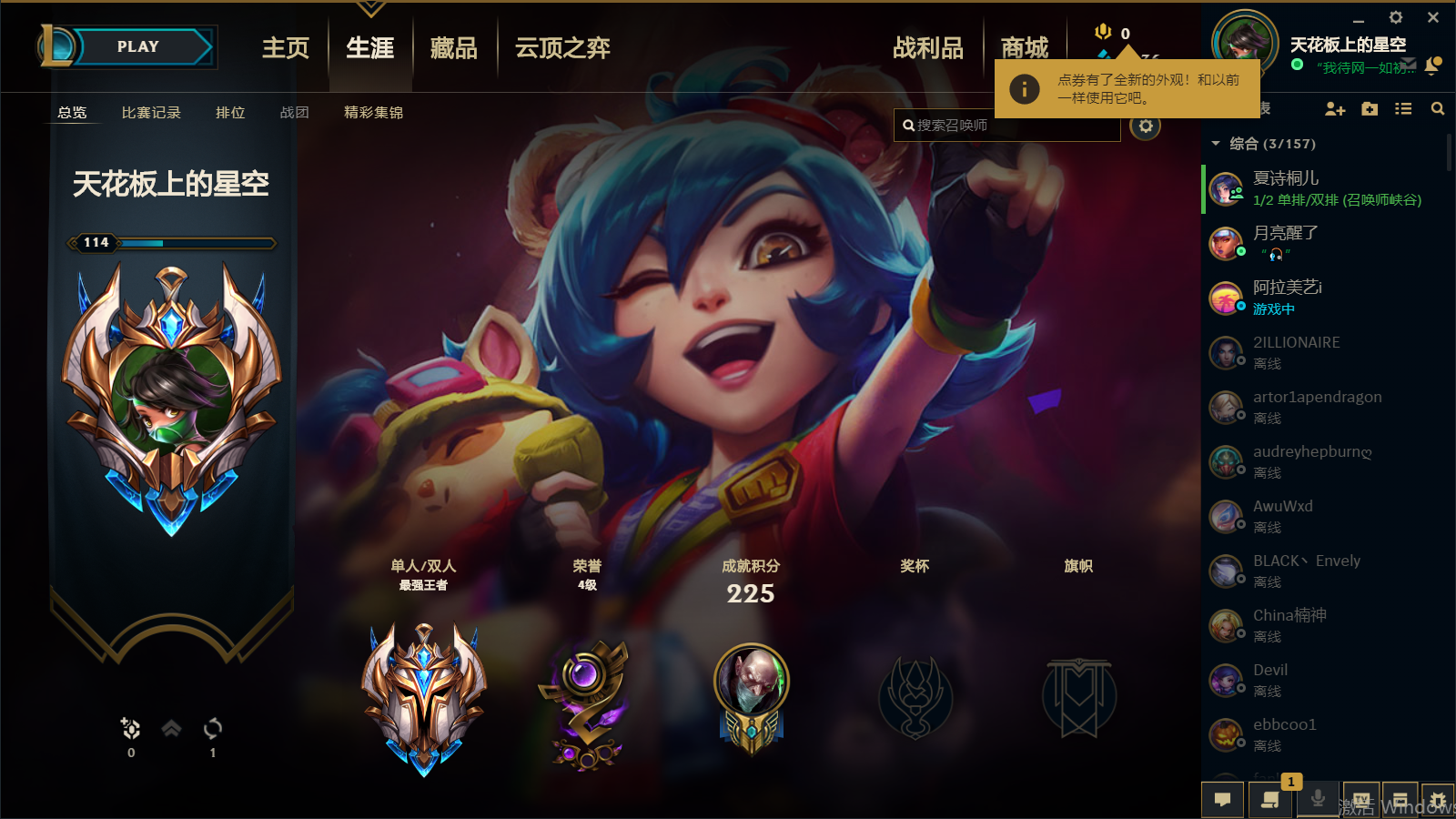This screenshot has height=819, width=1456.
Task: Report a bug via the bug icon
Action: pyautogui.click(x=1438, y=799)
